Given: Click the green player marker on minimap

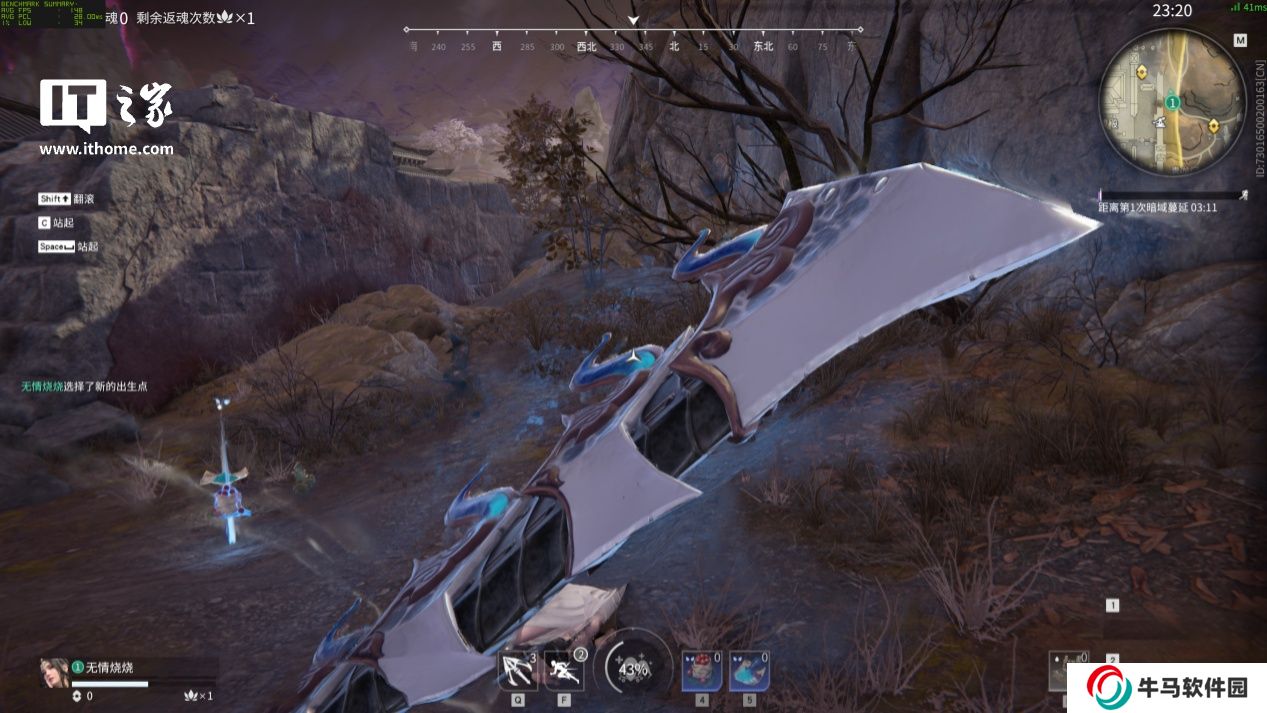Looking at the screenshot, I should (1172, 102).
